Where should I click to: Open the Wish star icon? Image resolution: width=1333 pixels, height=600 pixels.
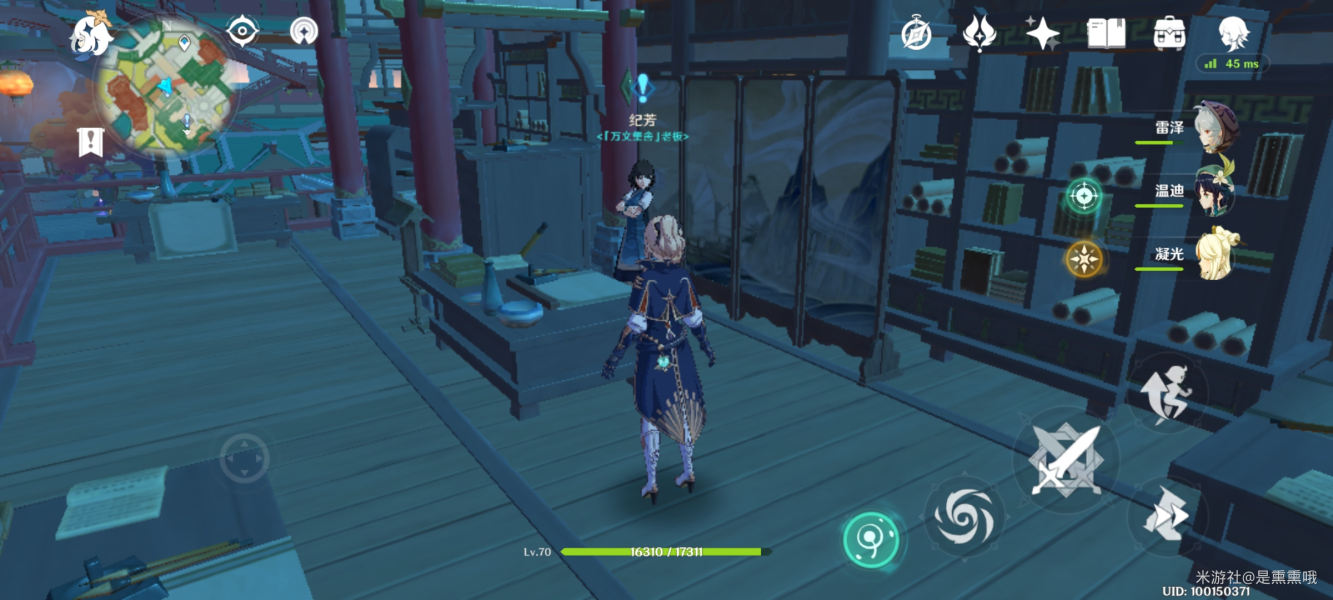pyautogui.click(x=1042, y=34)
